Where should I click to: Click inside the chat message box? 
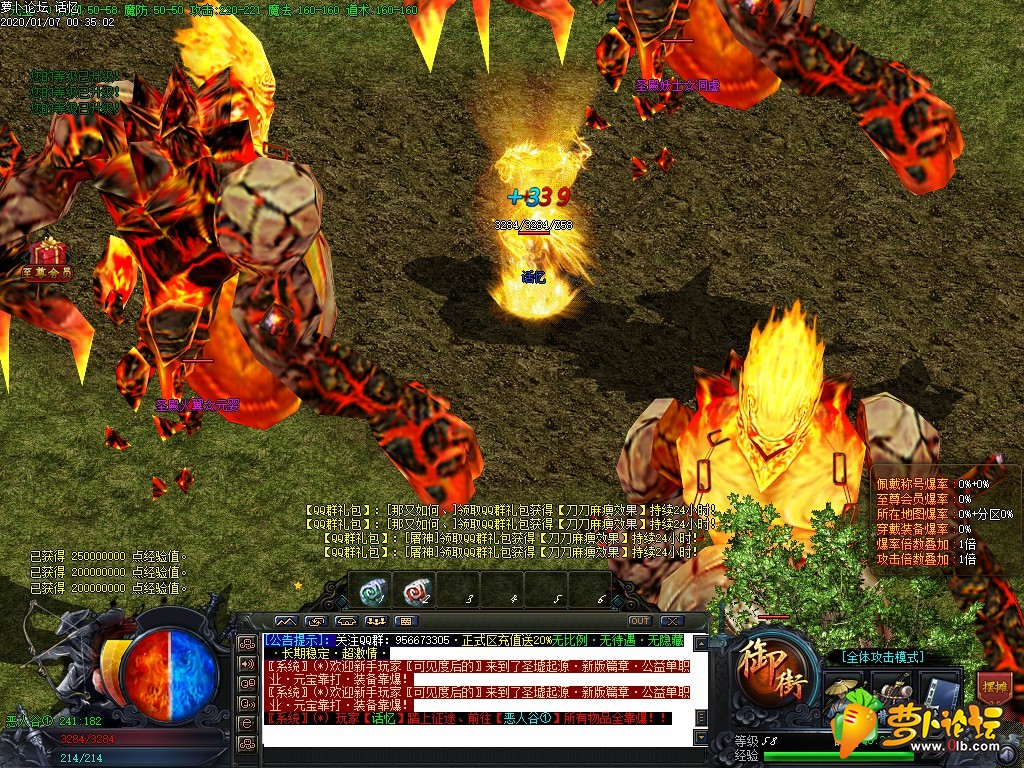(x=480, y=690)
